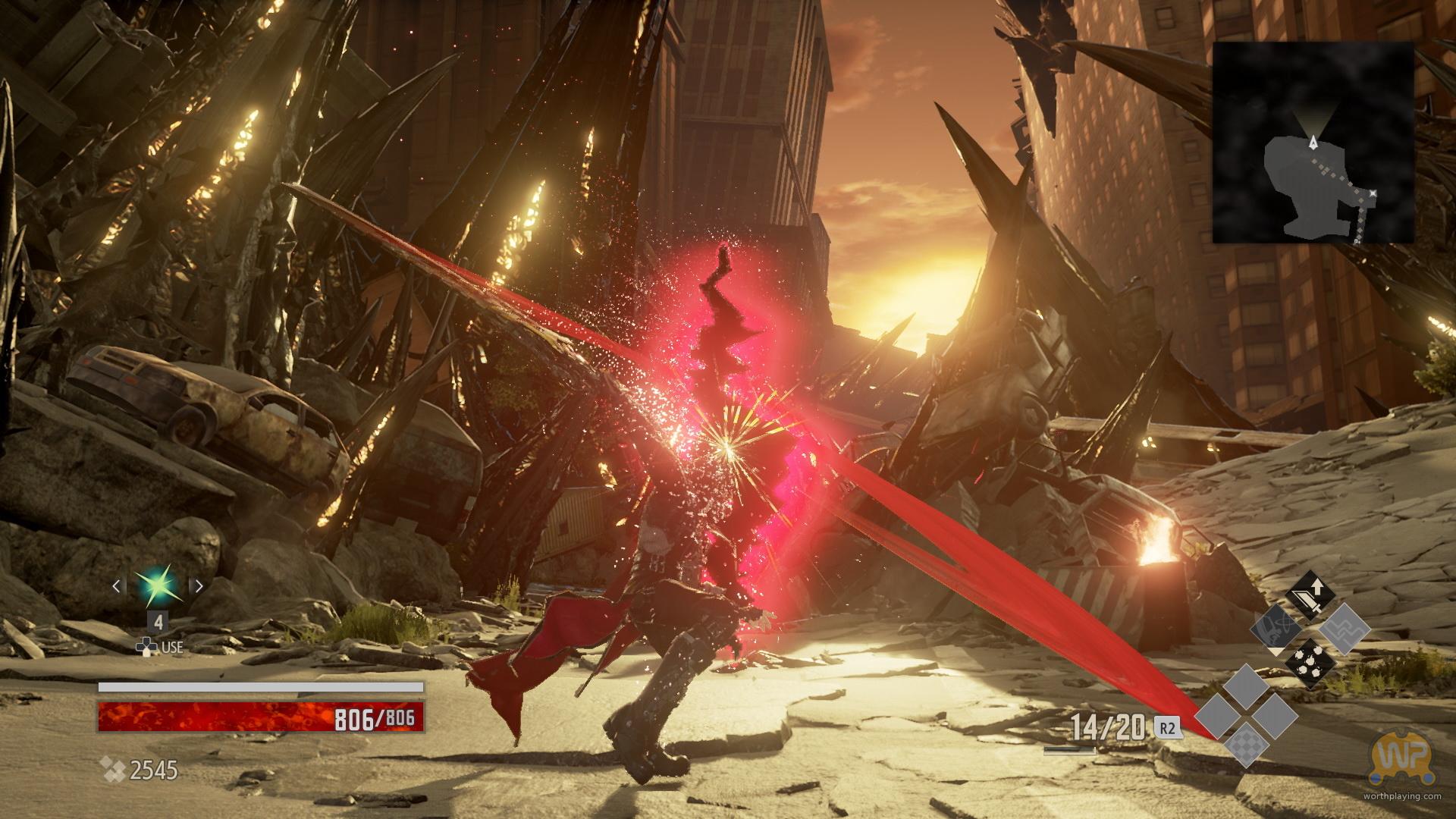Select the greyed zigzag pattern gift slot
The height and width of the screenshot is (819, 1456).
(1345, 629)
